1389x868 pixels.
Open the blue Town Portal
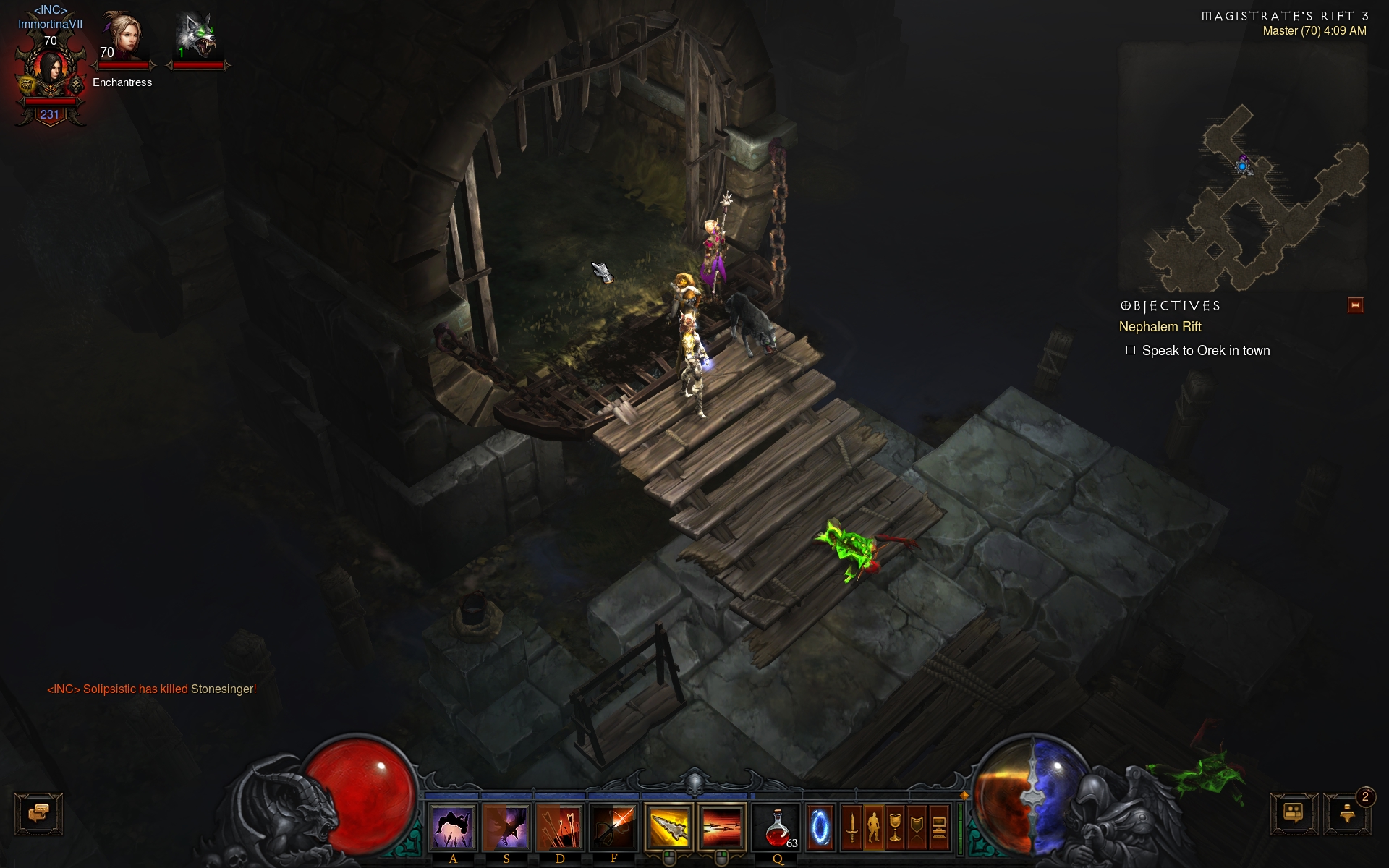point(820,827)
